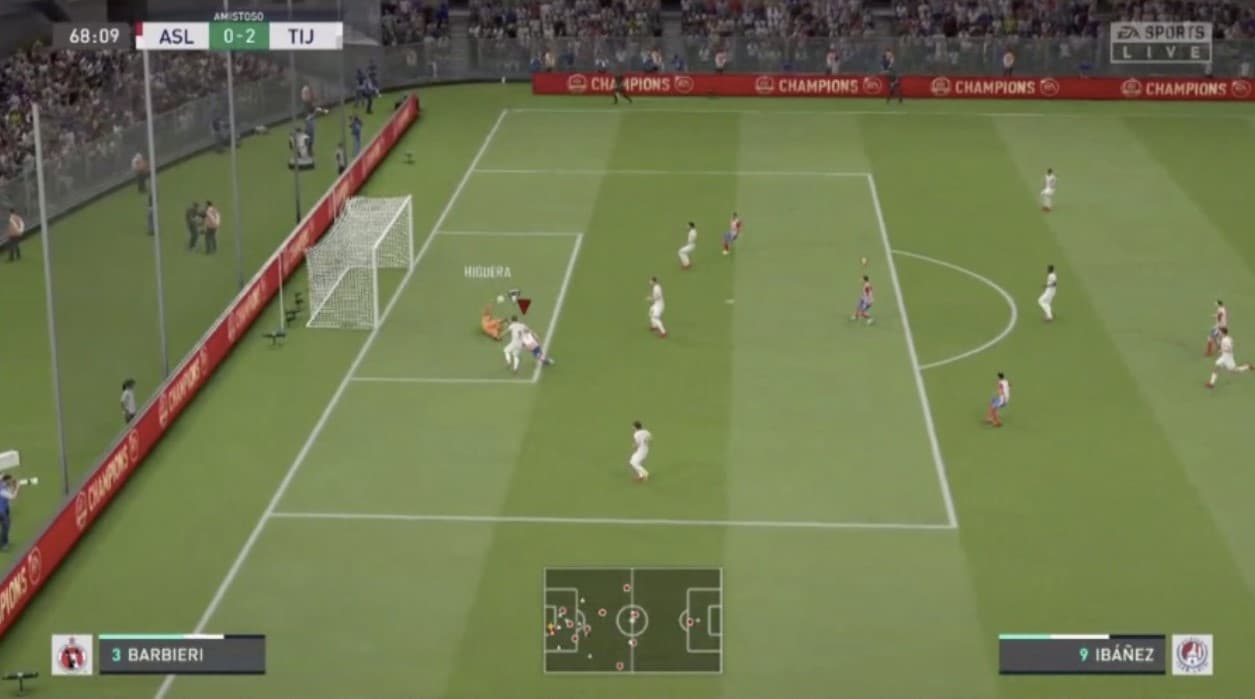Click the club crest beside Barbieri
1255x699 pixels.
tap(72, 654)
